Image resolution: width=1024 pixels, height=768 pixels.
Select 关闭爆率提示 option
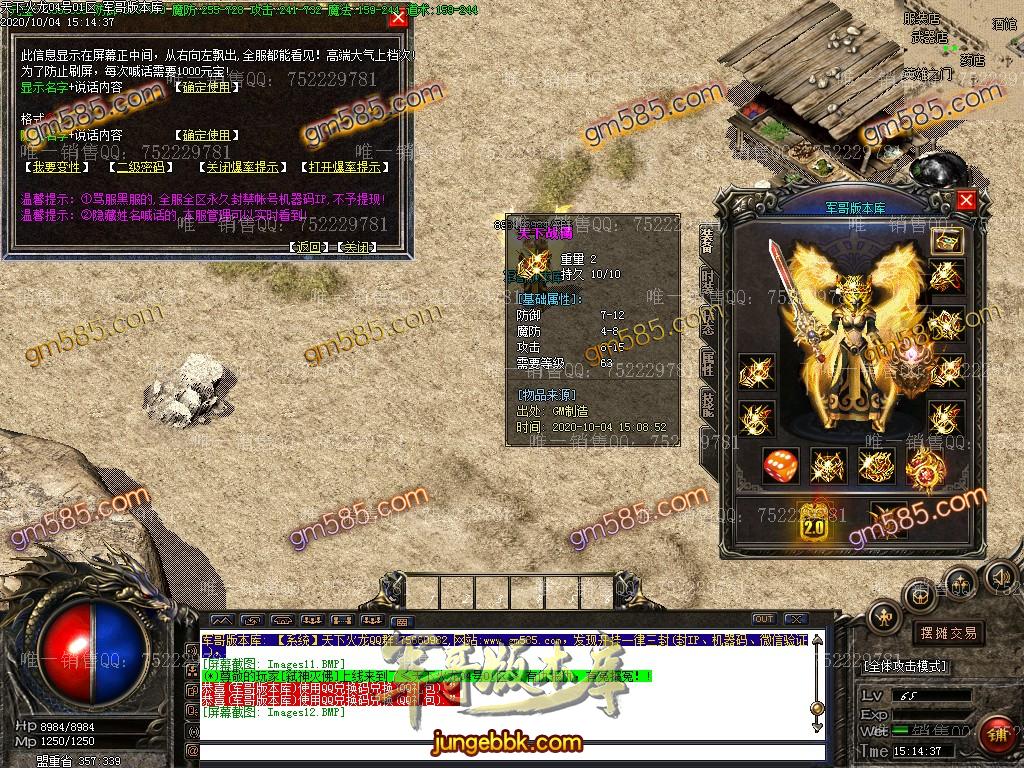pos(238,167)
